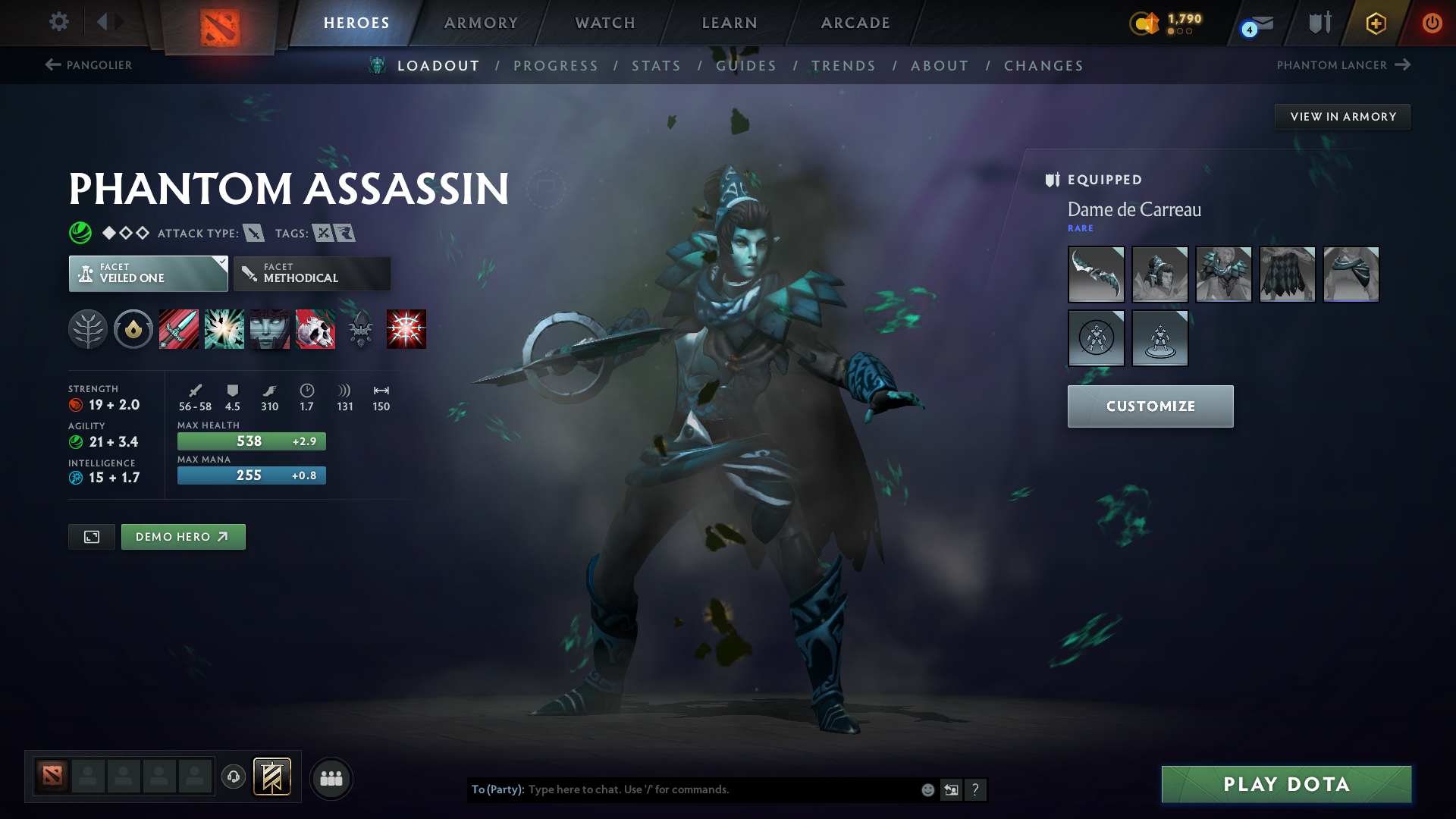Open the Blur ability icon

[270, 329]
